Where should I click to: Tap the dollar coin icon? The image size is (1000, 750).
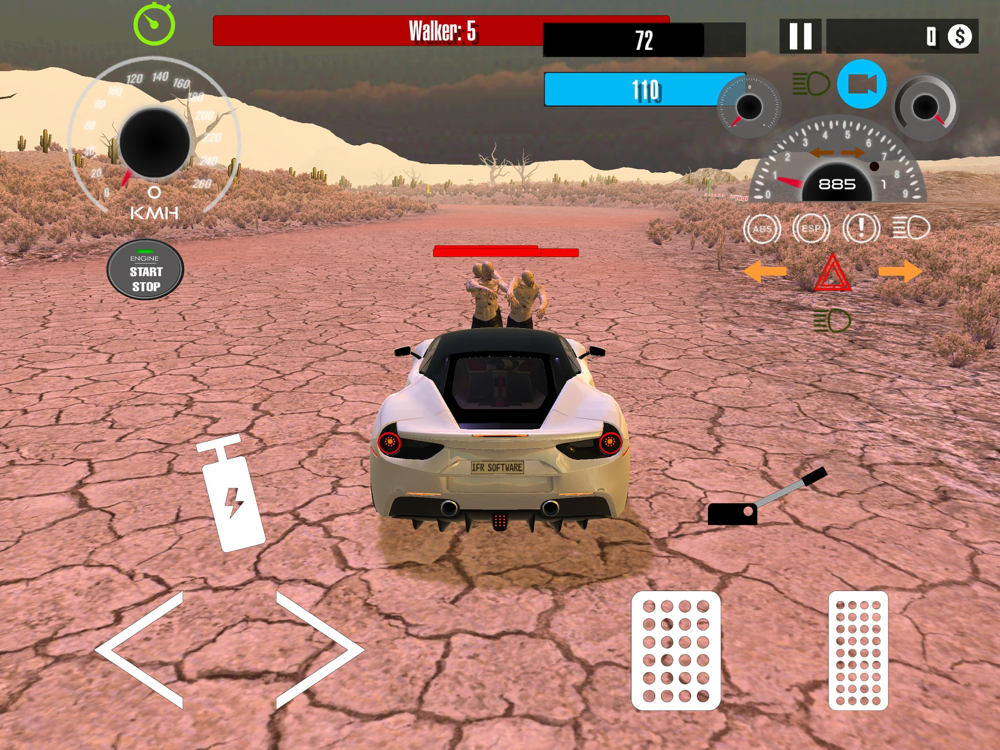[960, 37]
